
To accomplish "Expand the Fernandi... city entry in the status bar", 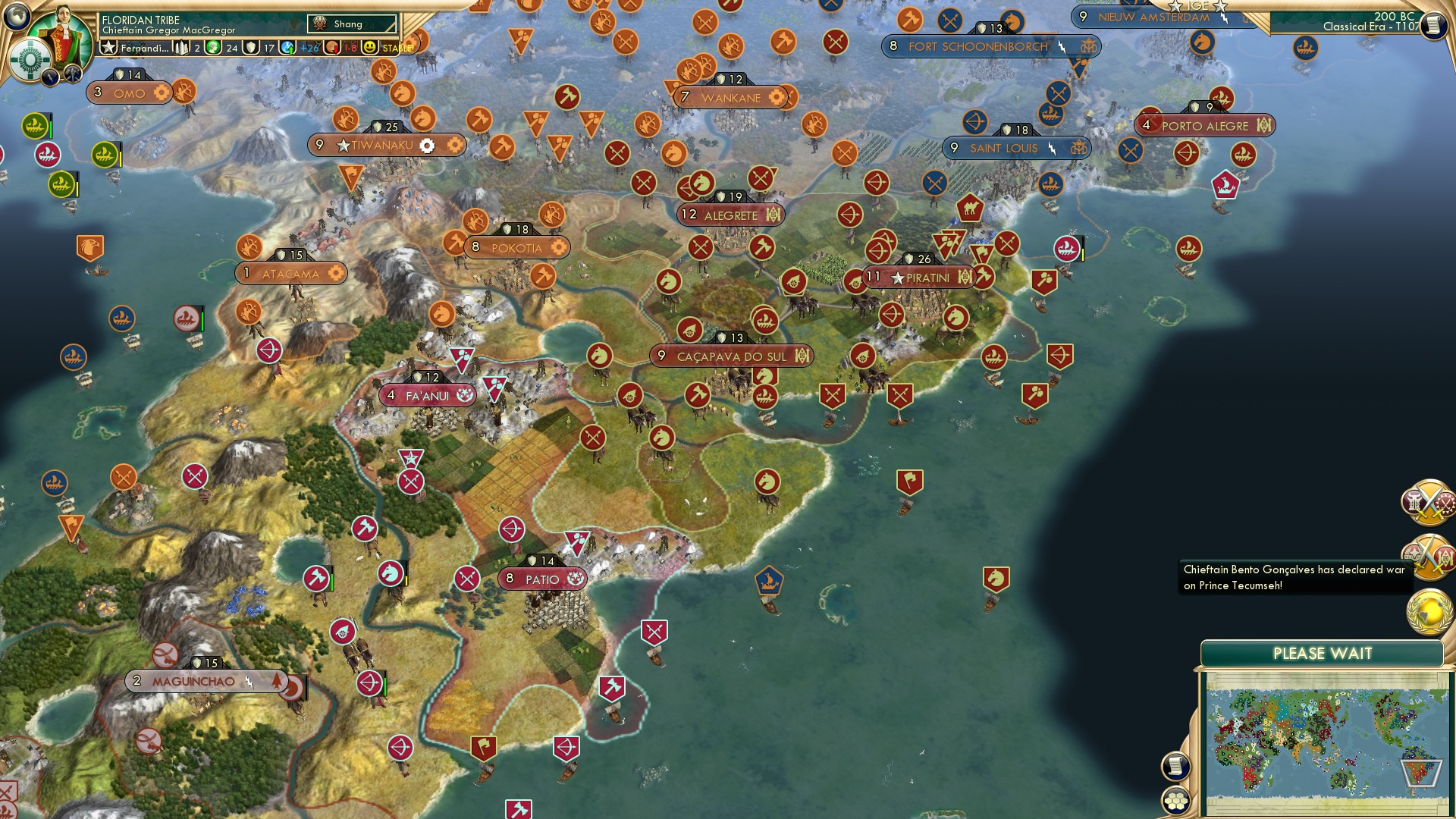I will 144,48.
